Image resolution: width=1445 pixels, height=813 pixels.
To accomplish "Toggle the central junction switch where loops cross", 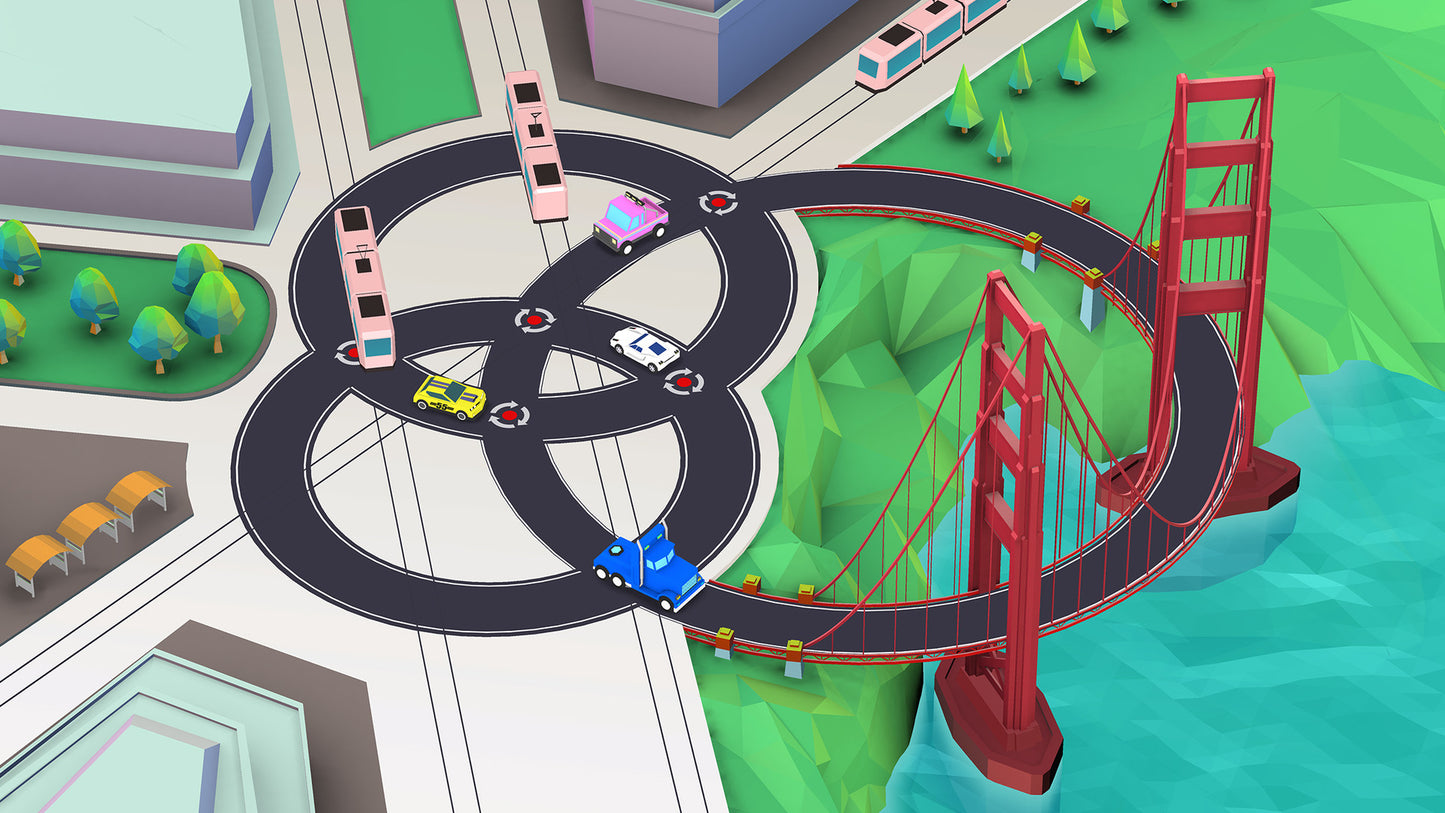I will pos(534,320).
